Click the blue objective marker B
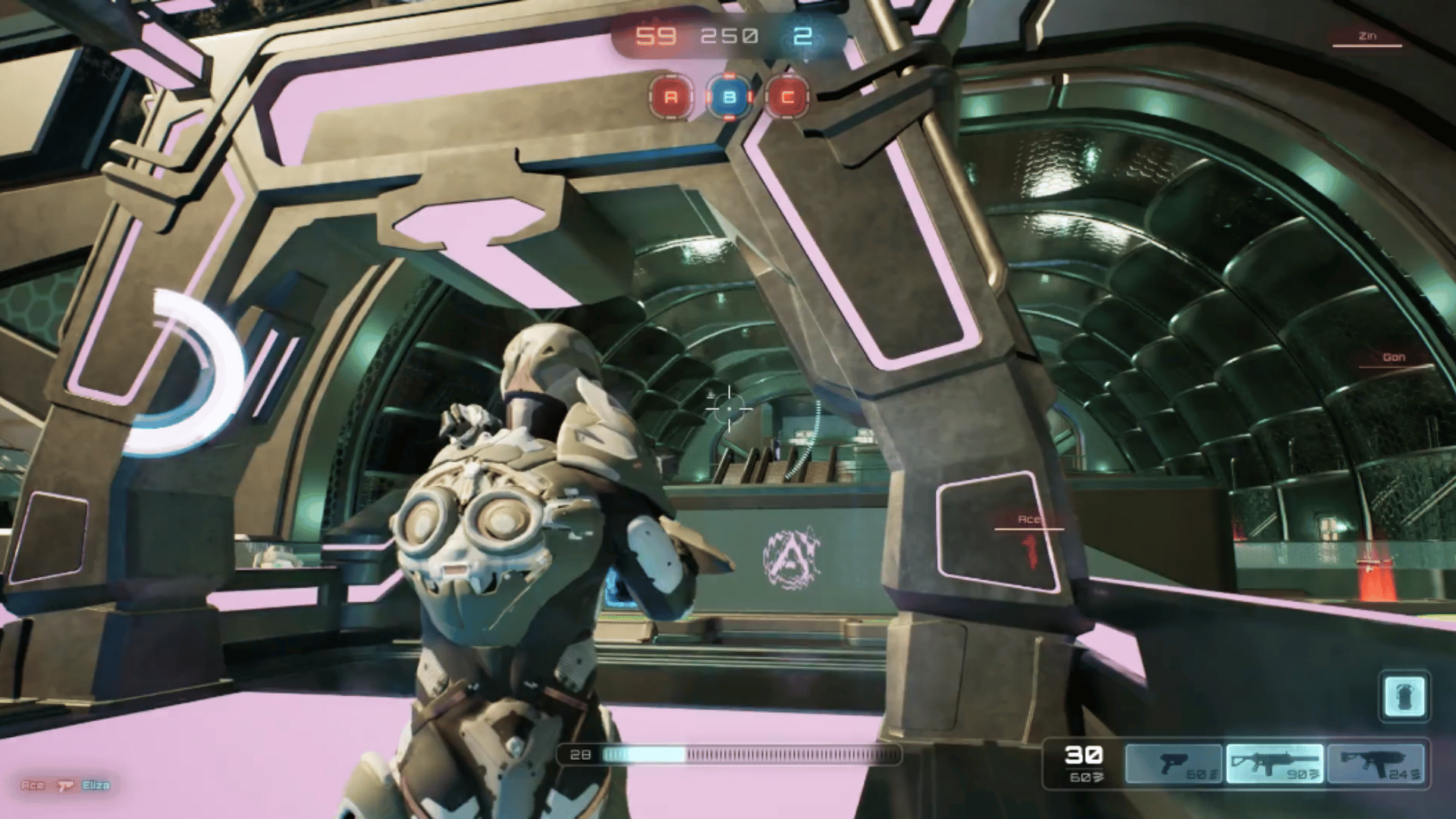Image resolution: width=1456 pixels, height=819 pixels. click(x=729, y=96)
